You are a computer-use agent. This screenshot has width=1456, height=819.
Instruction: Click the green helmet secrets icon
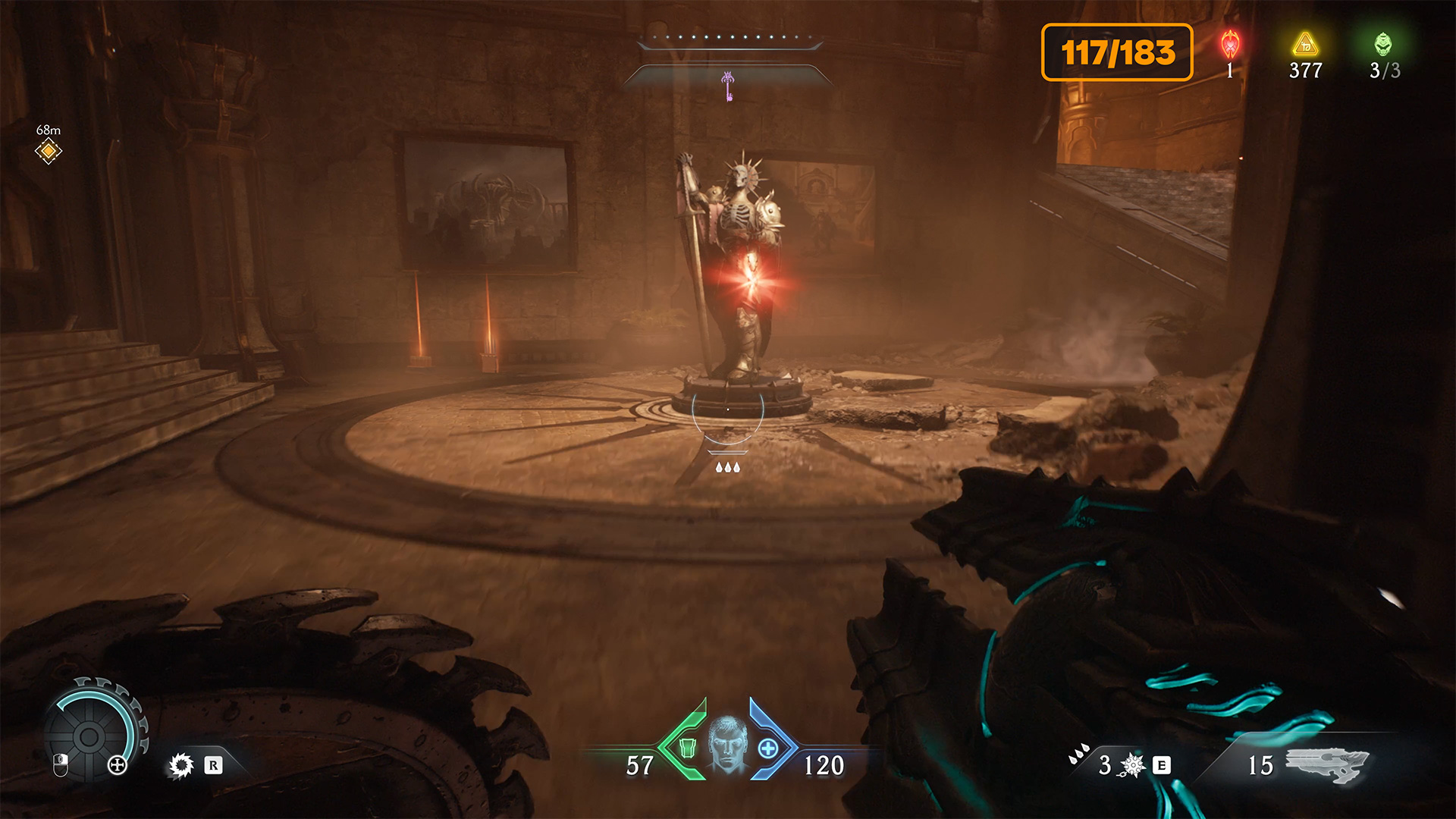tap(1383, 45)
